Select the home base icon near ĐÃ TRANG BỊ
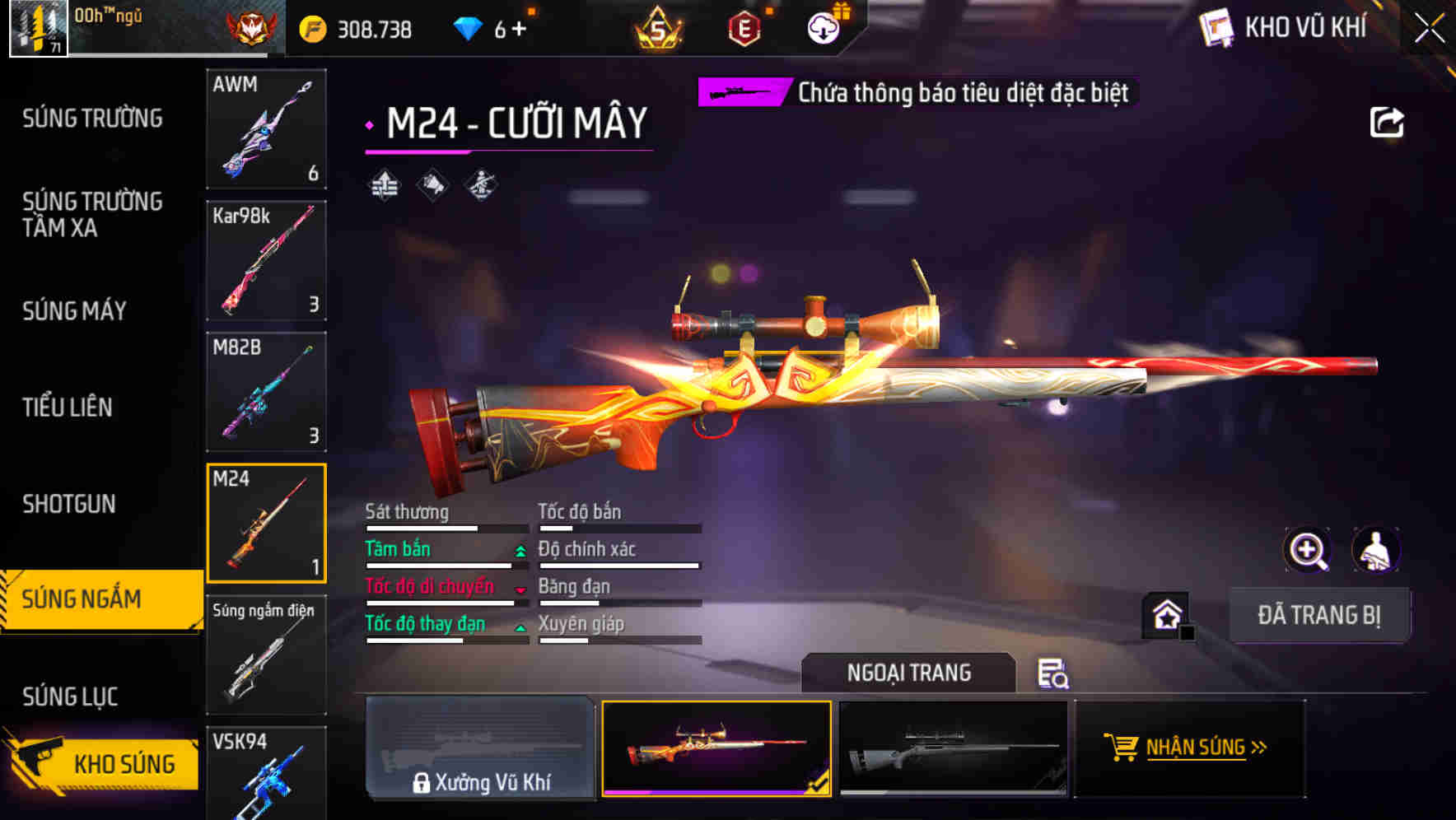 pos(1168,615)
